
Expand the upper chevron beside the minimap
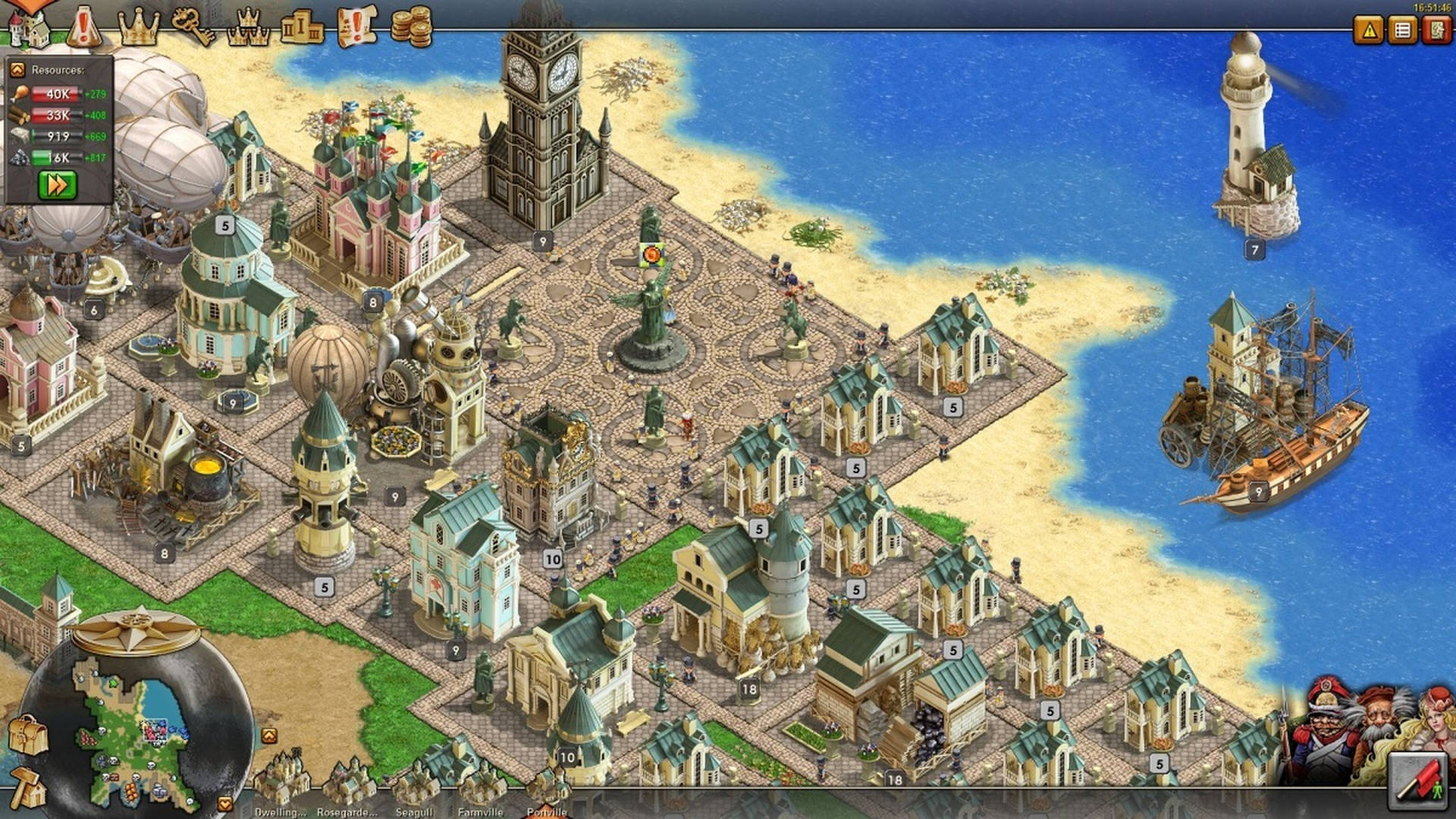point(269,735)
